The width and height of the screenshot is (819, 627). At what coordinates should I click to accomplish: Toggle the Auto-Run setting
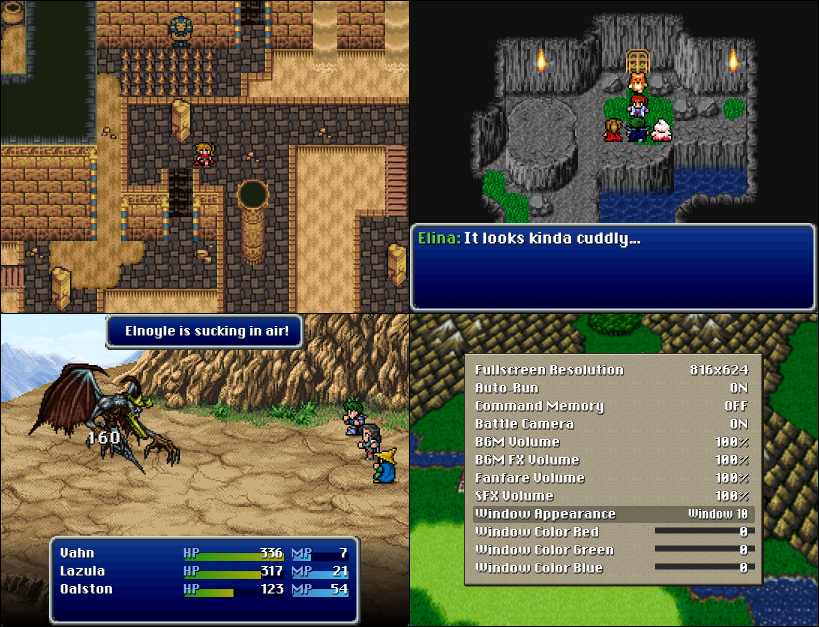tap(612, 388)
